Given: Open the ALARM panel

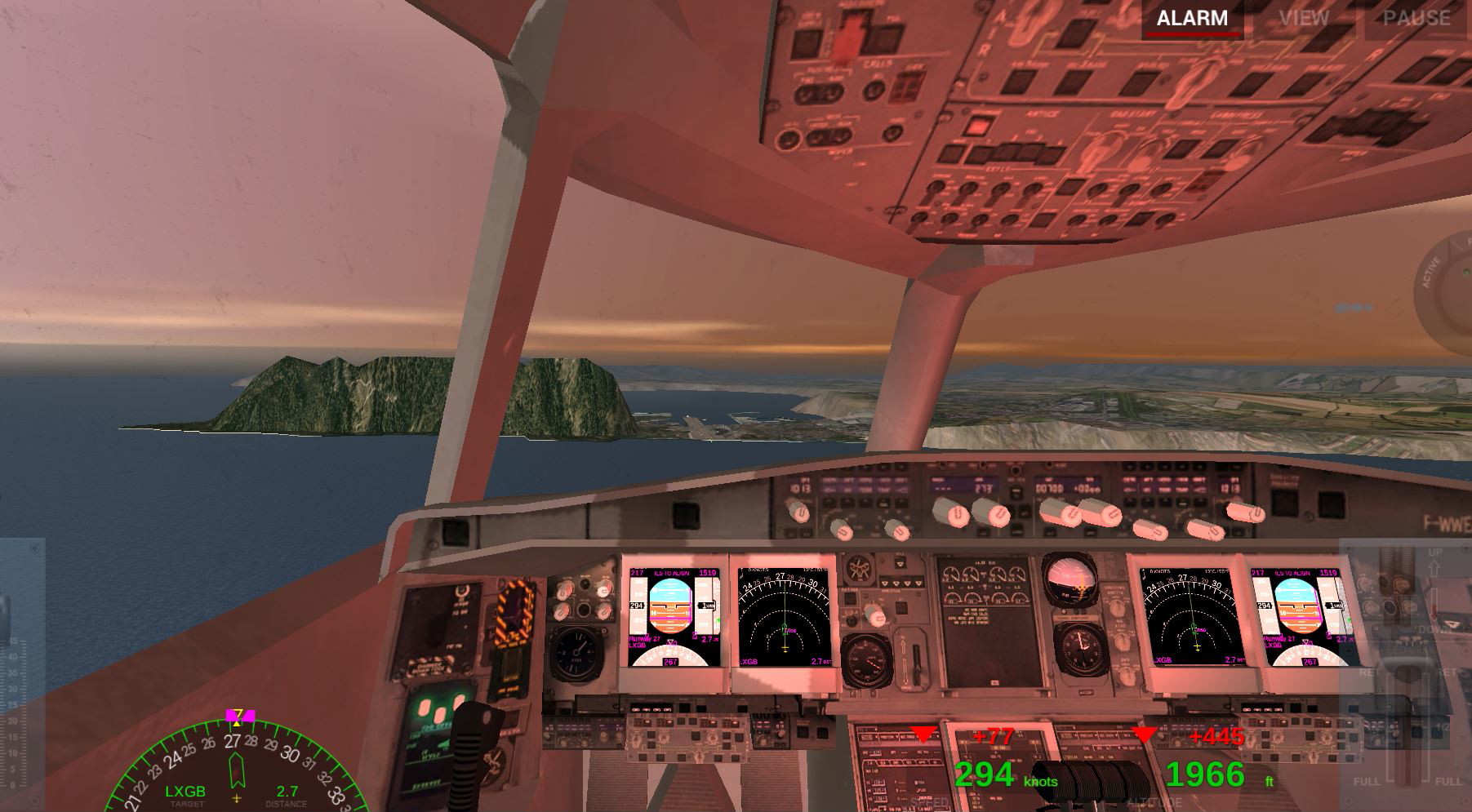Looking at the screenshot, I should coord(1191,19).
